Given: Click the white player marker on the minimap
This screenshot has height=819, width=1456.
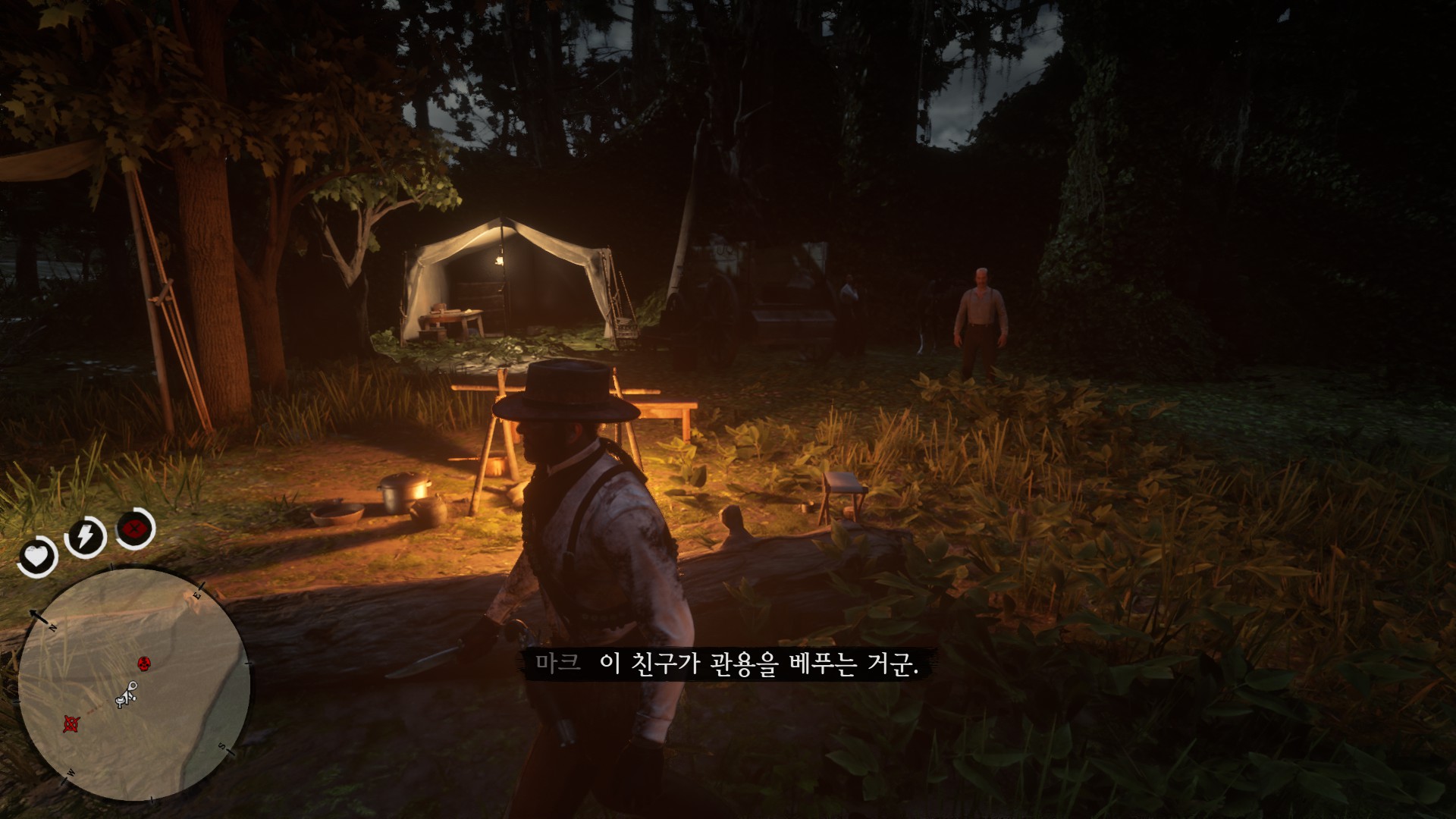Looking at the screenshot, I should pos(126,695).
